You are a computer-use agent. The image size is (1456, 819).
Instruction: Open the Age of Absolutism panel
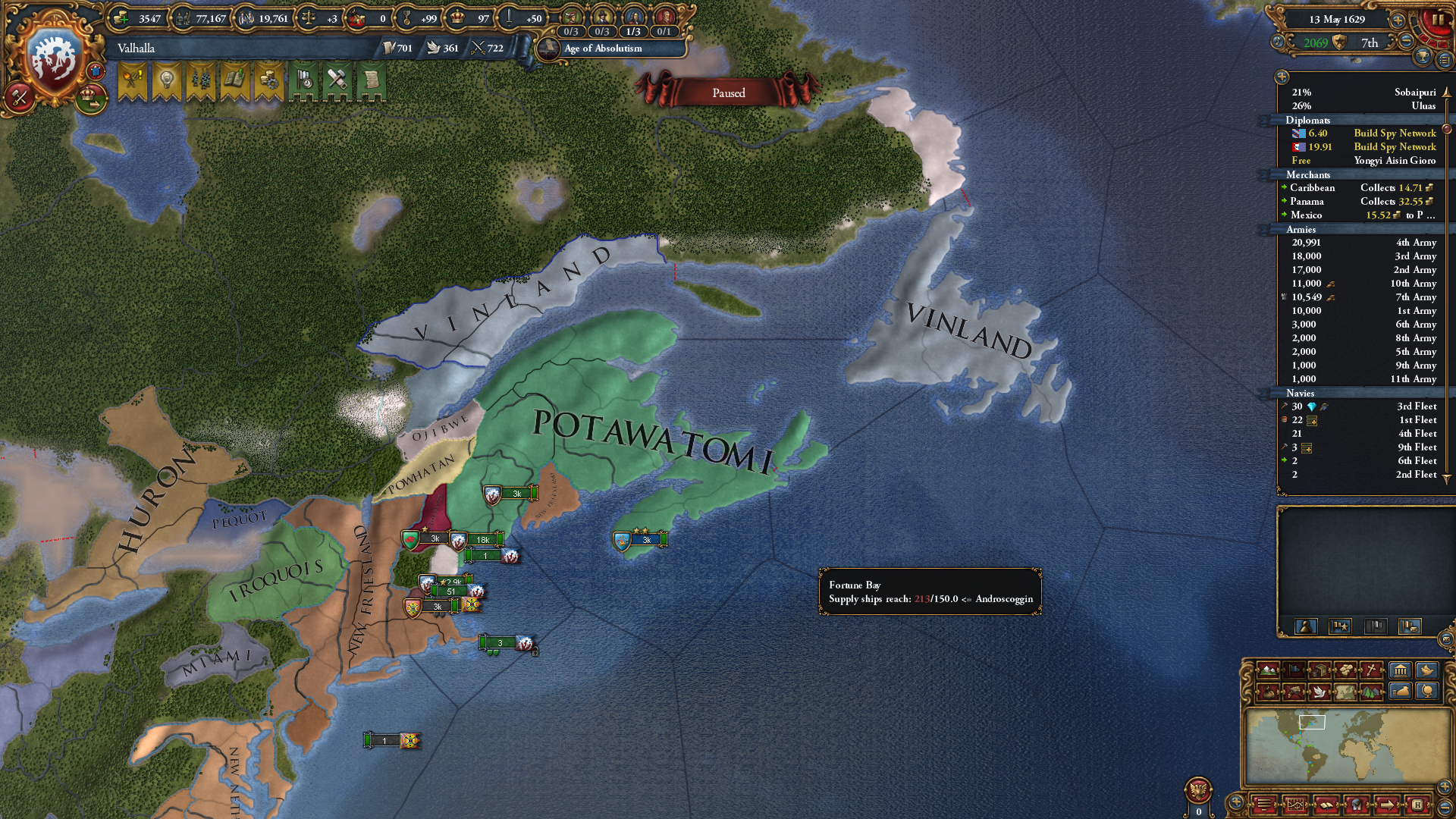point(603,49)
